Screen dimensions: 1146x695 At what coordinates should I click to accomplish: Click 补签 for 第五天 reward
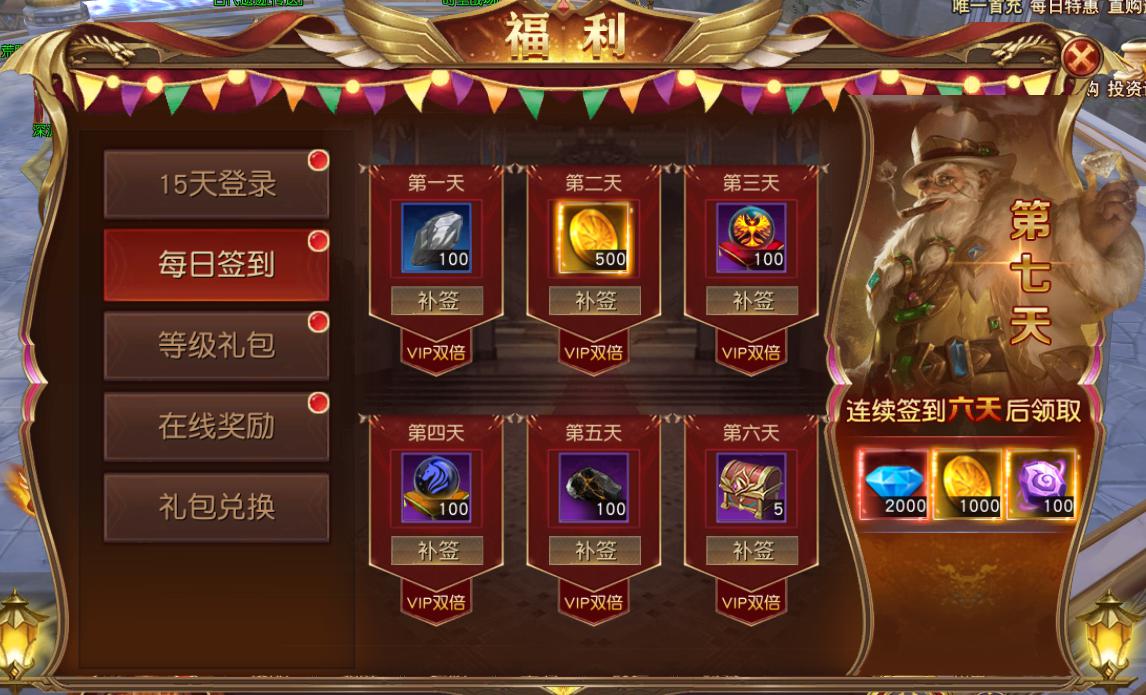click(x=595, y=550)
